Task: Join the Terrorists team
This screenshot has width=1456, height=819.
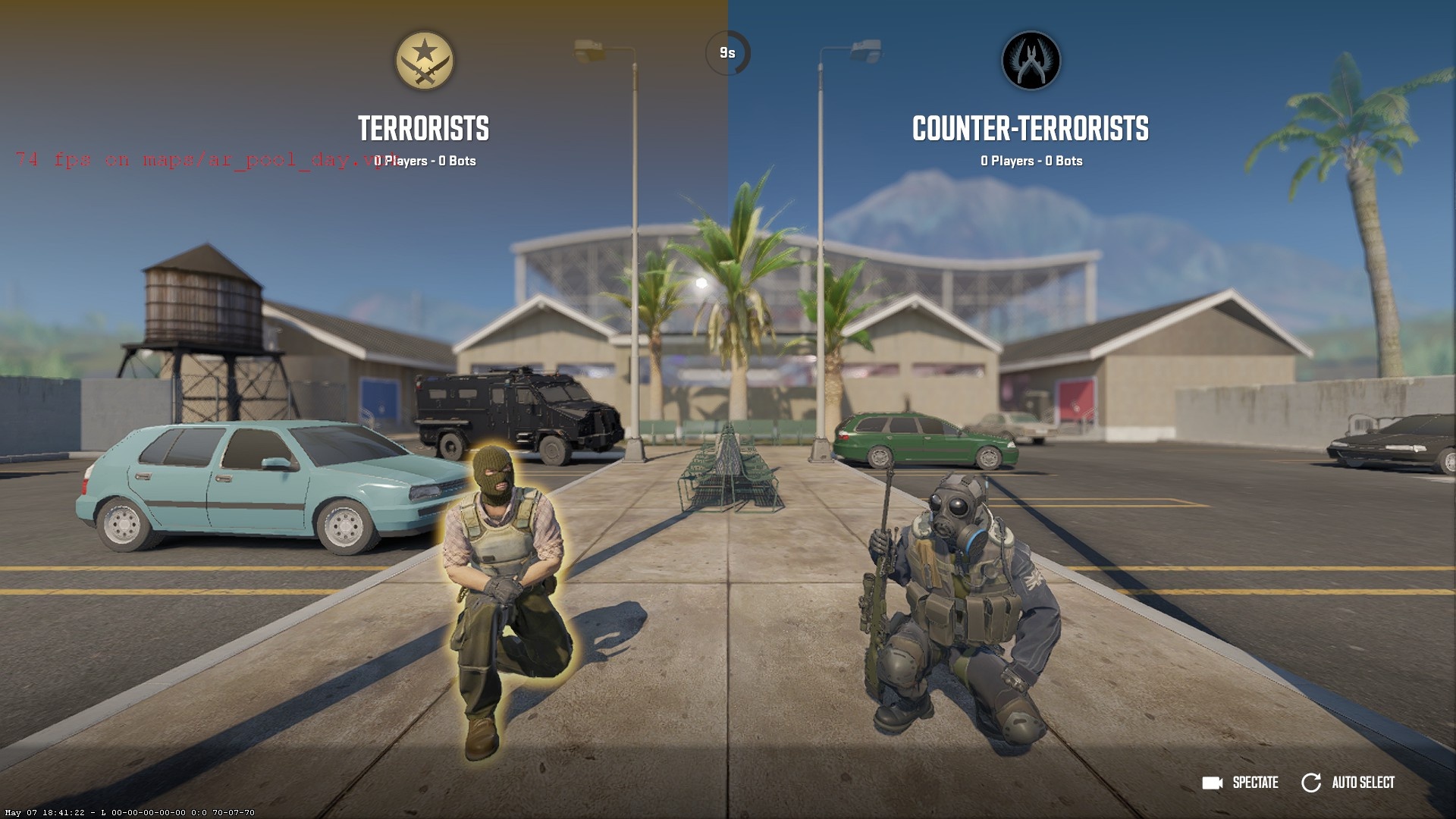Action: [x=423, y=129]
